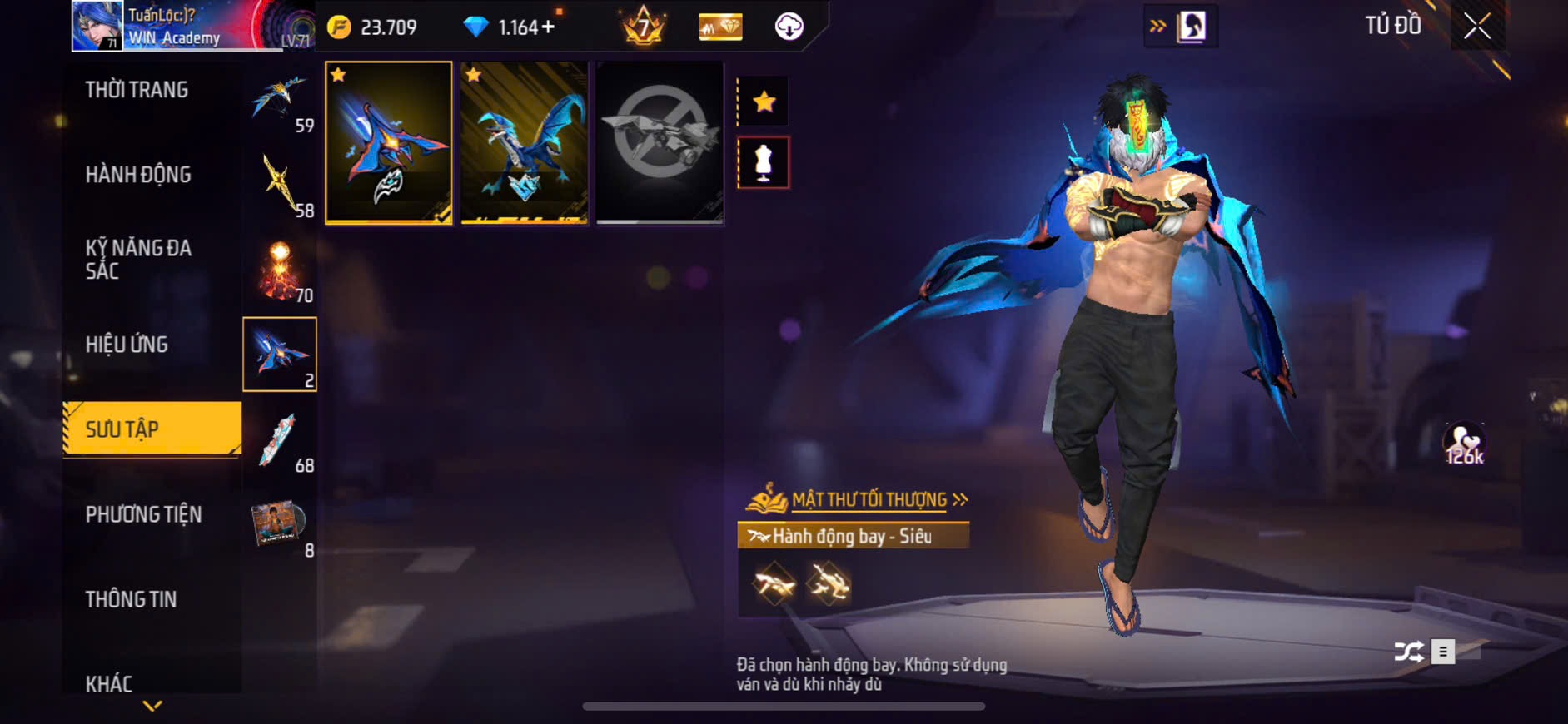Open the surfboard subcategory with 68 items
This screenshot has height=724, width=1568.
pyautogui.click(x=281, y=443)
